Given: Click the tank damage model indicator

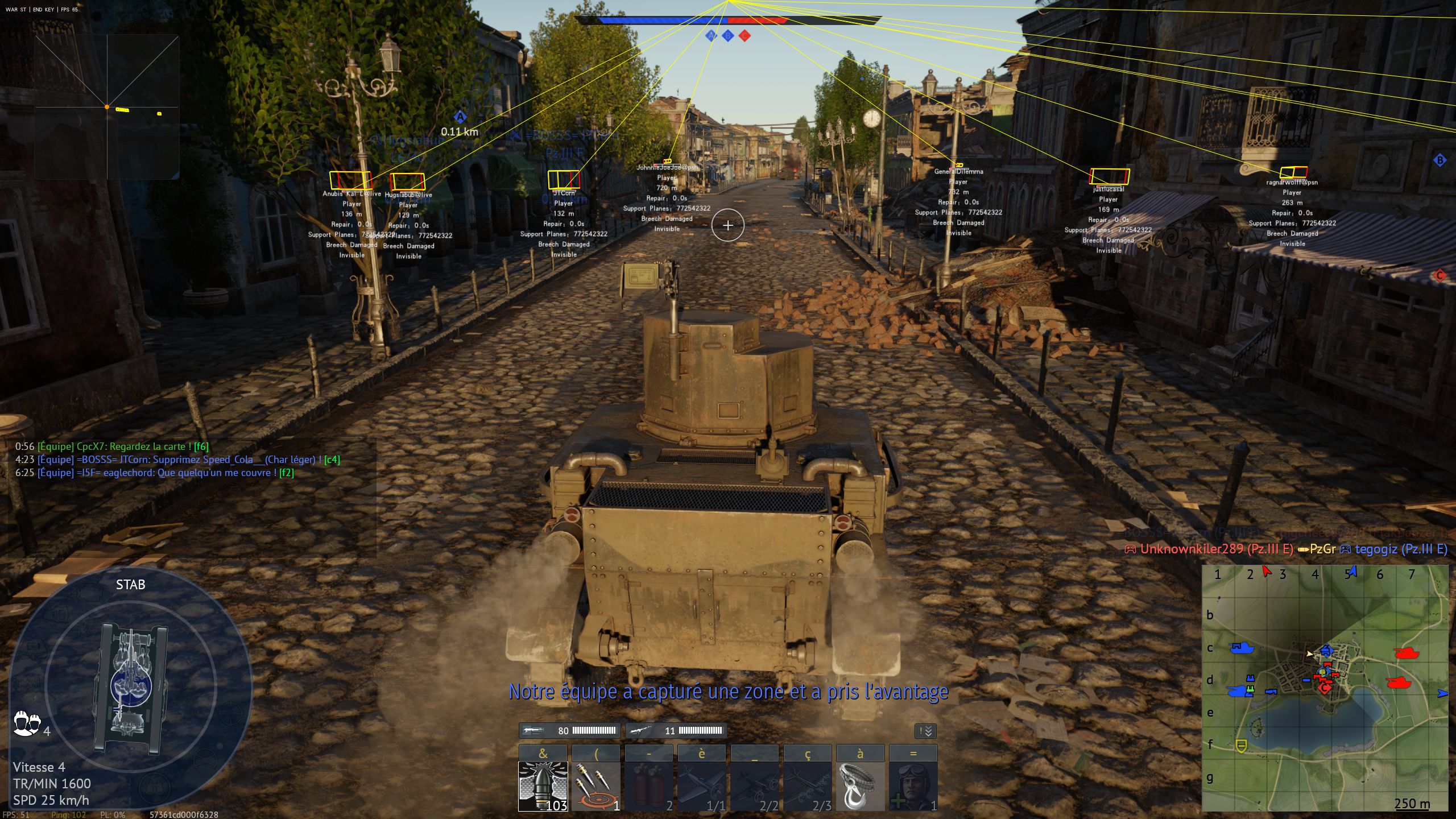Looking at the screenshot, I should click(x=131, y=688).
